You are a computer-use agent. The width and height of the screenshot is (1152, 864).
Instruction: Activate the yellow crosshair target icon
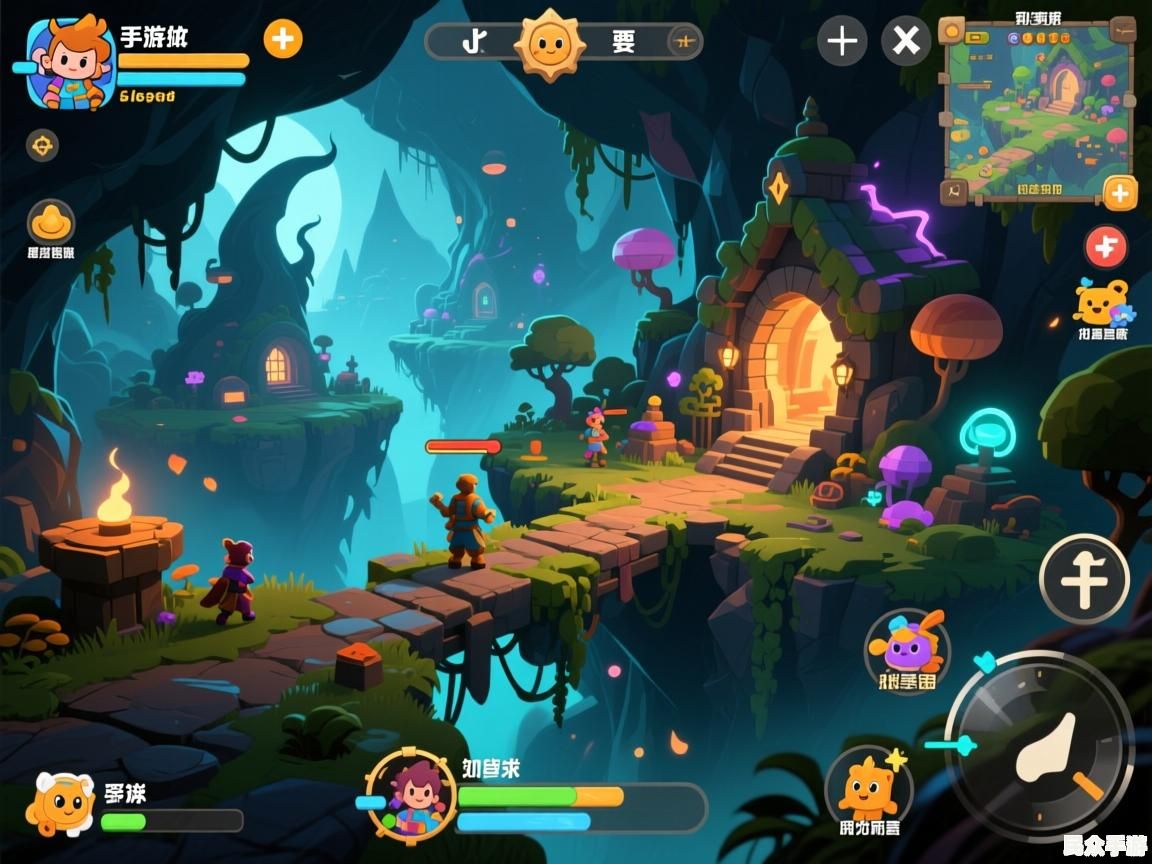tap(42, 145)
